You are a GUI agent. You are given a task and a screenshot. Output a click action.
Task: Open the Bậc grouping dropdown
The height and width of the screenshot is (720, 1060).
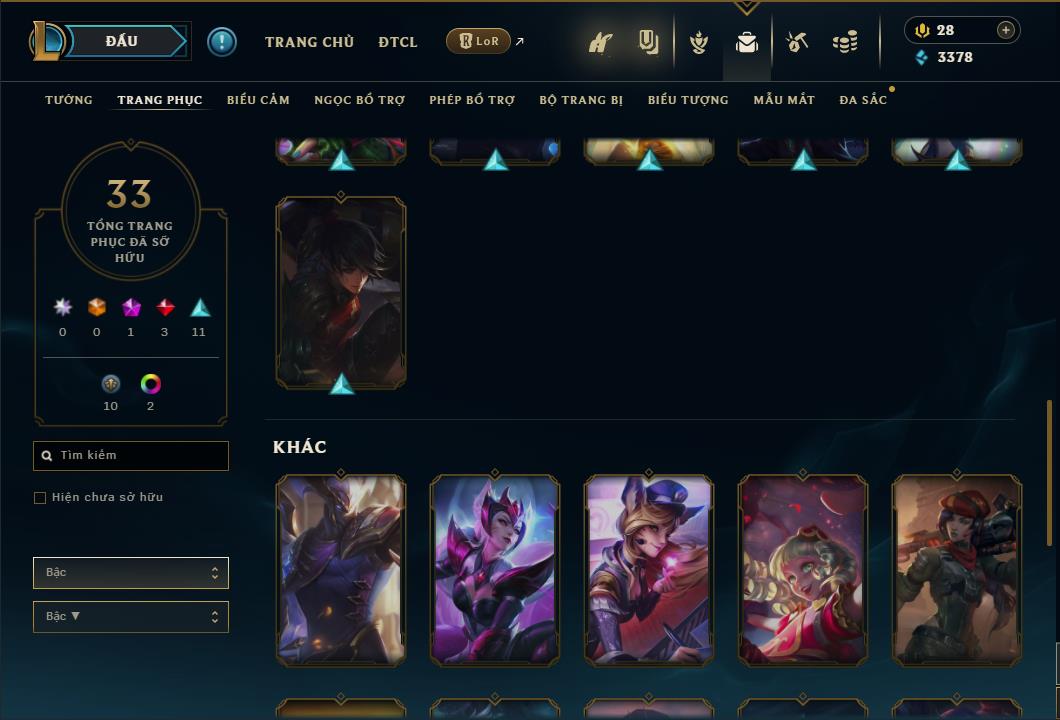[x=131, y=573]
